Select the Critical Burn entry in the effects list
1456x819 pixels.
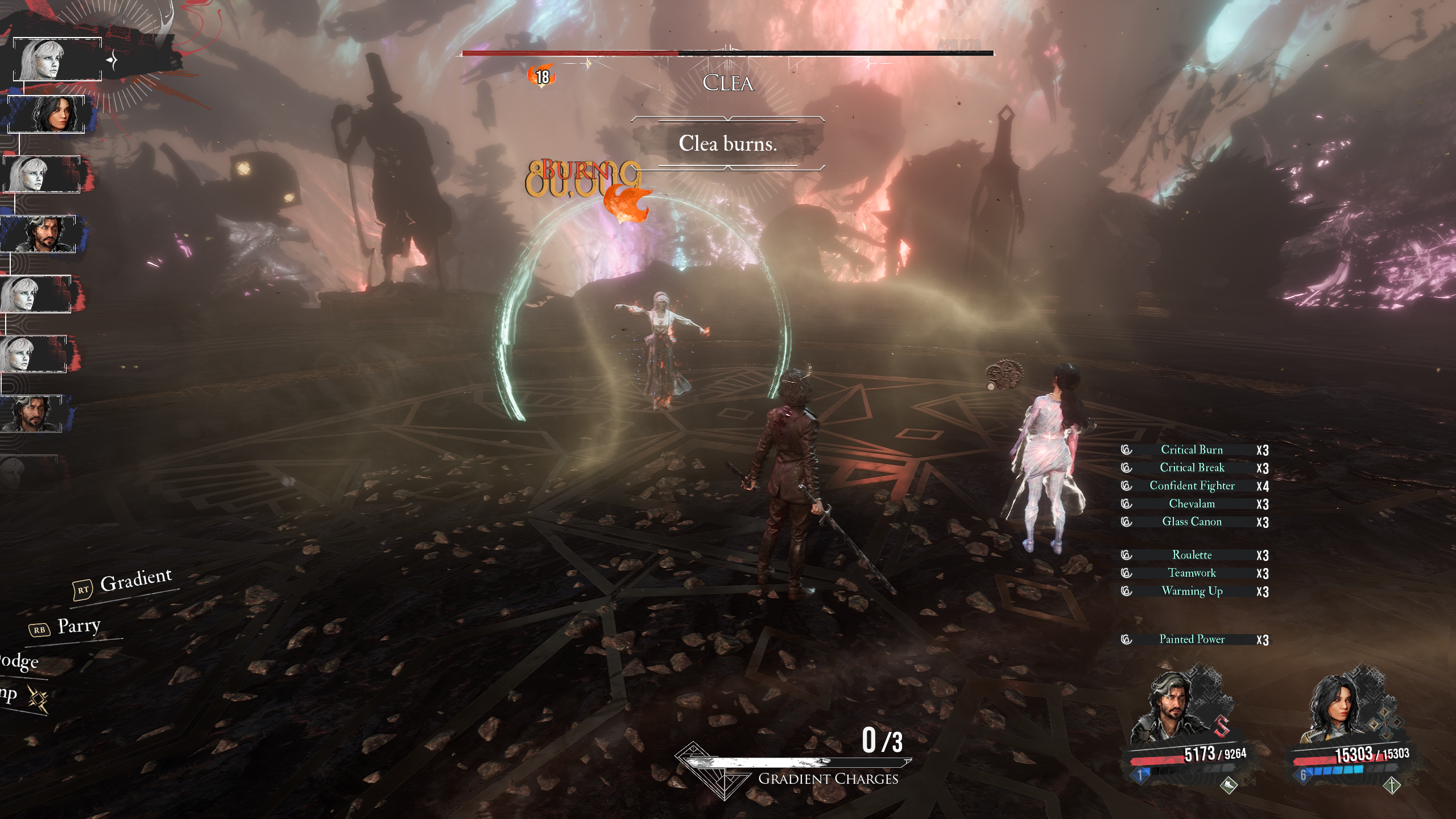(x=1192, y=450)
